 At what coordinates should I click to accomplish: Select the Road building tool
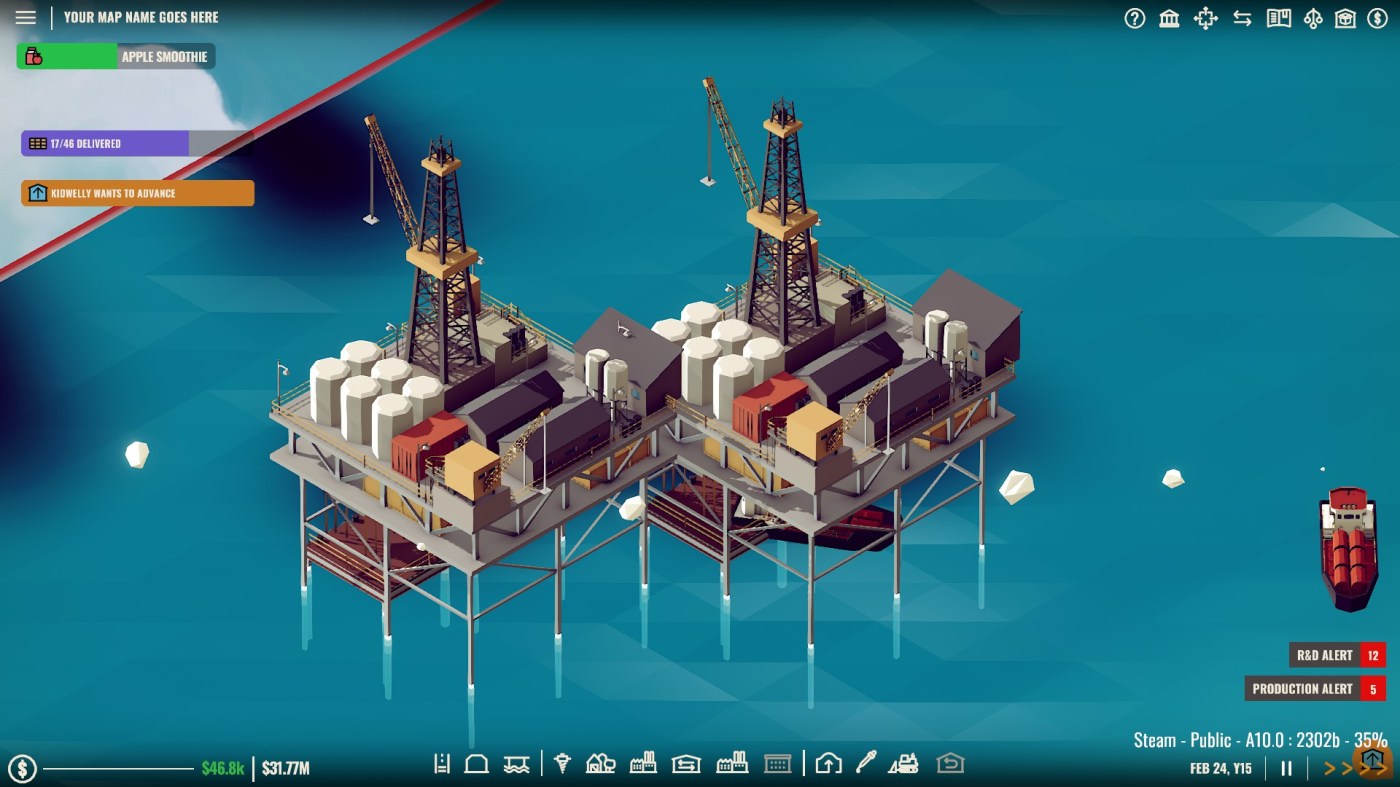click(x=442, y=763)
